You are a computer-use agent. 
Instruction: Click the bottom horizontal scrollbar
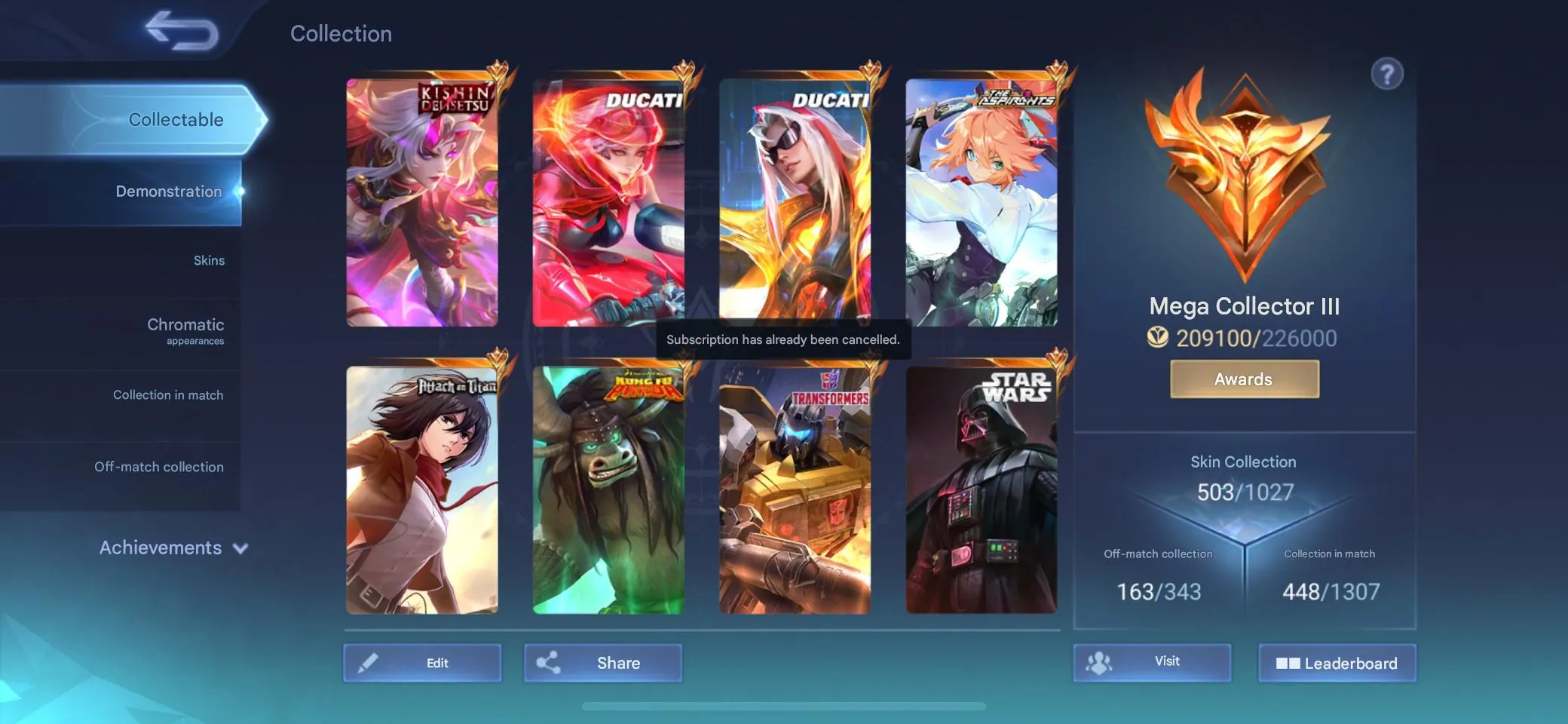click(x=784, y=706)
